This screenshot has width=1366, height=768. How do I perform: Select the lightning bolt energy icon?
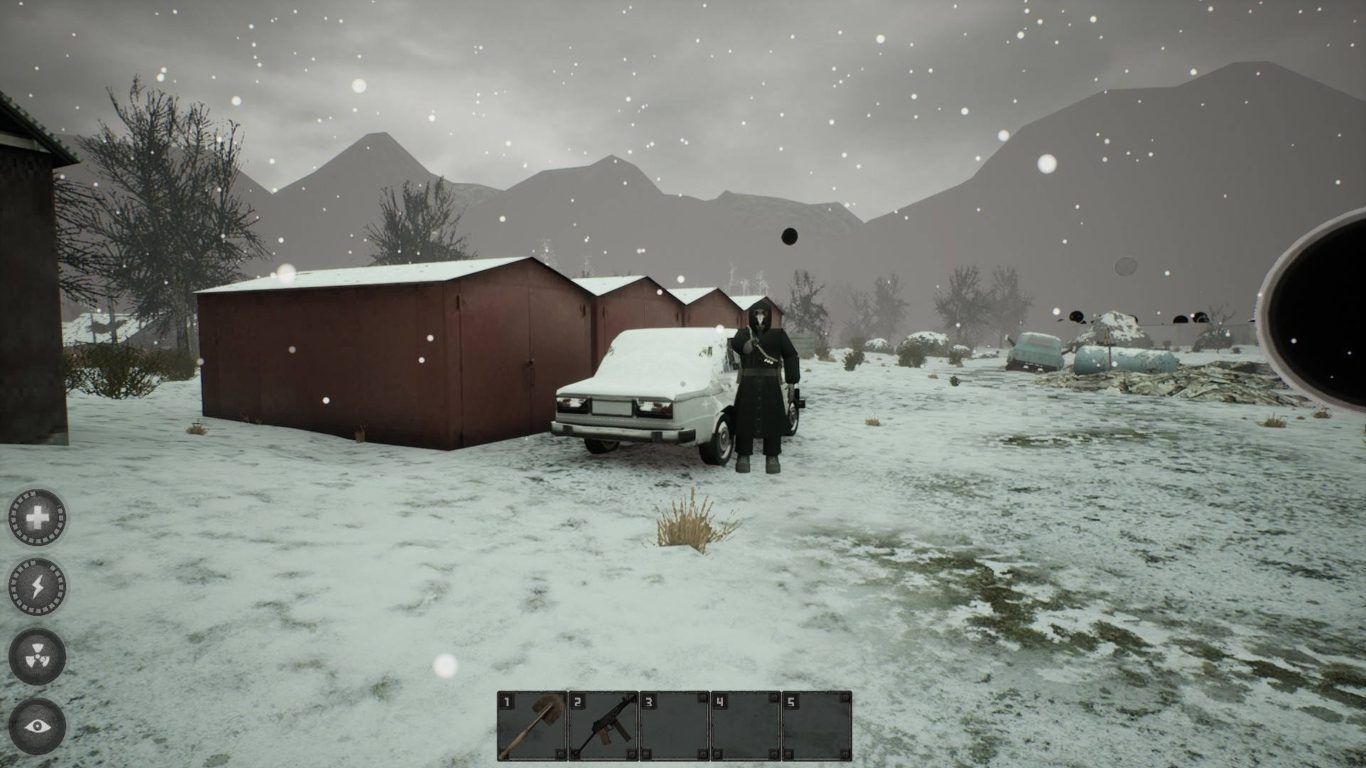point(37,587)
